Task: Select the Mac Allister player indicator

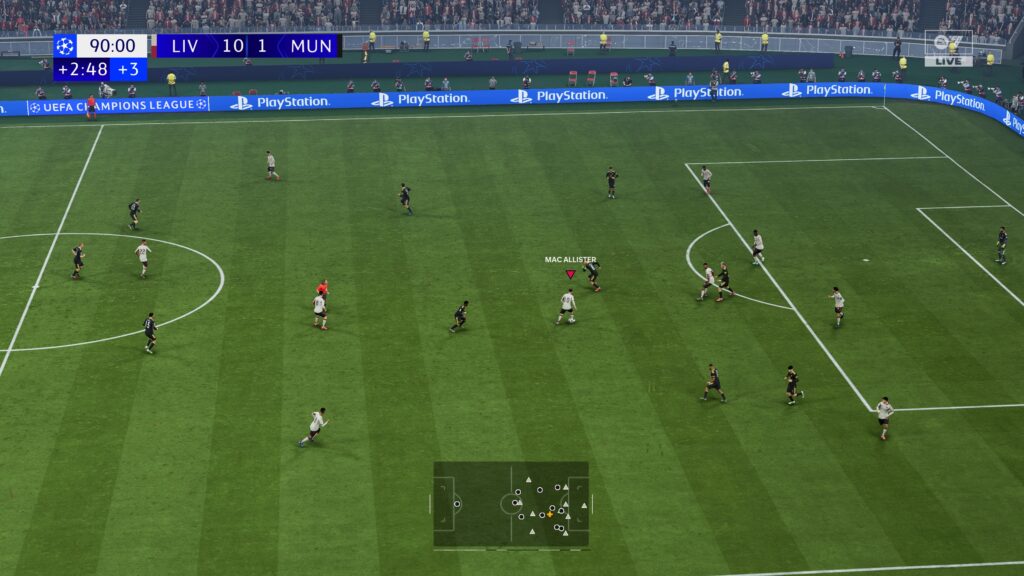Action: pyautogui.click(x=570, y=273)
